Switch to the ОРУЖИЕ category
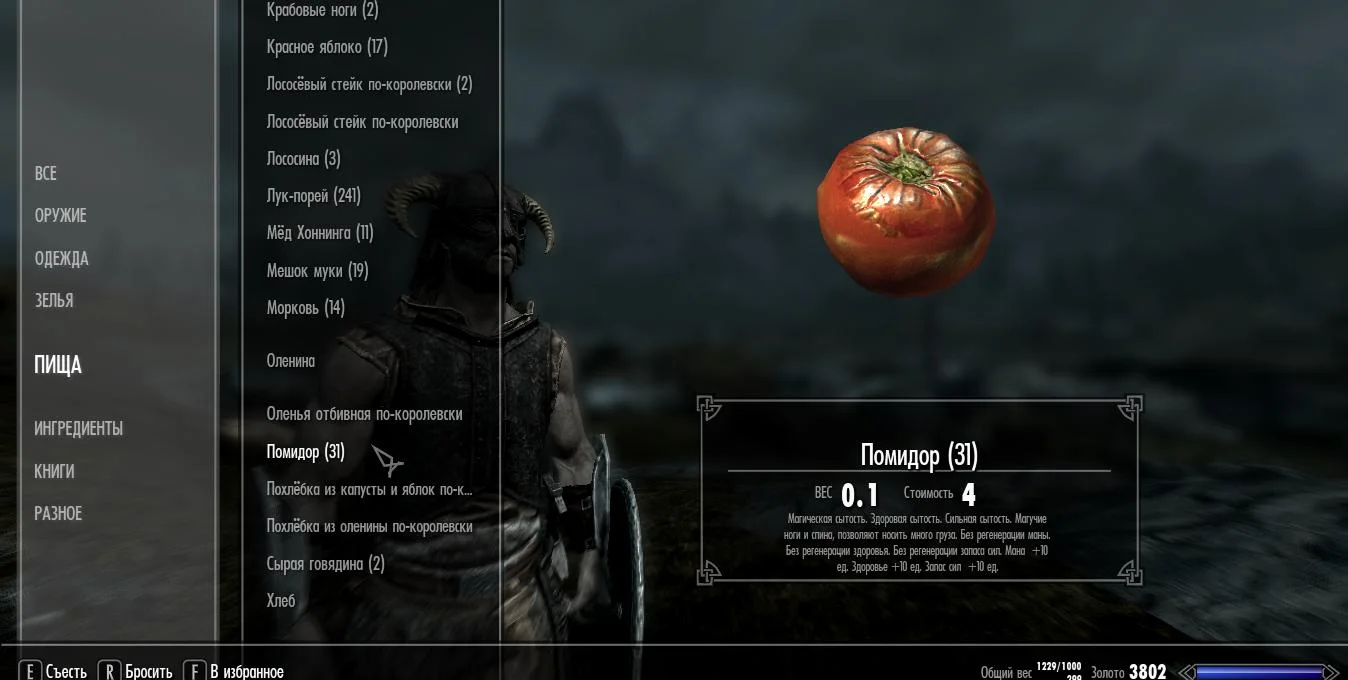Screen dimensions: 1348x680 coord(60,216)
